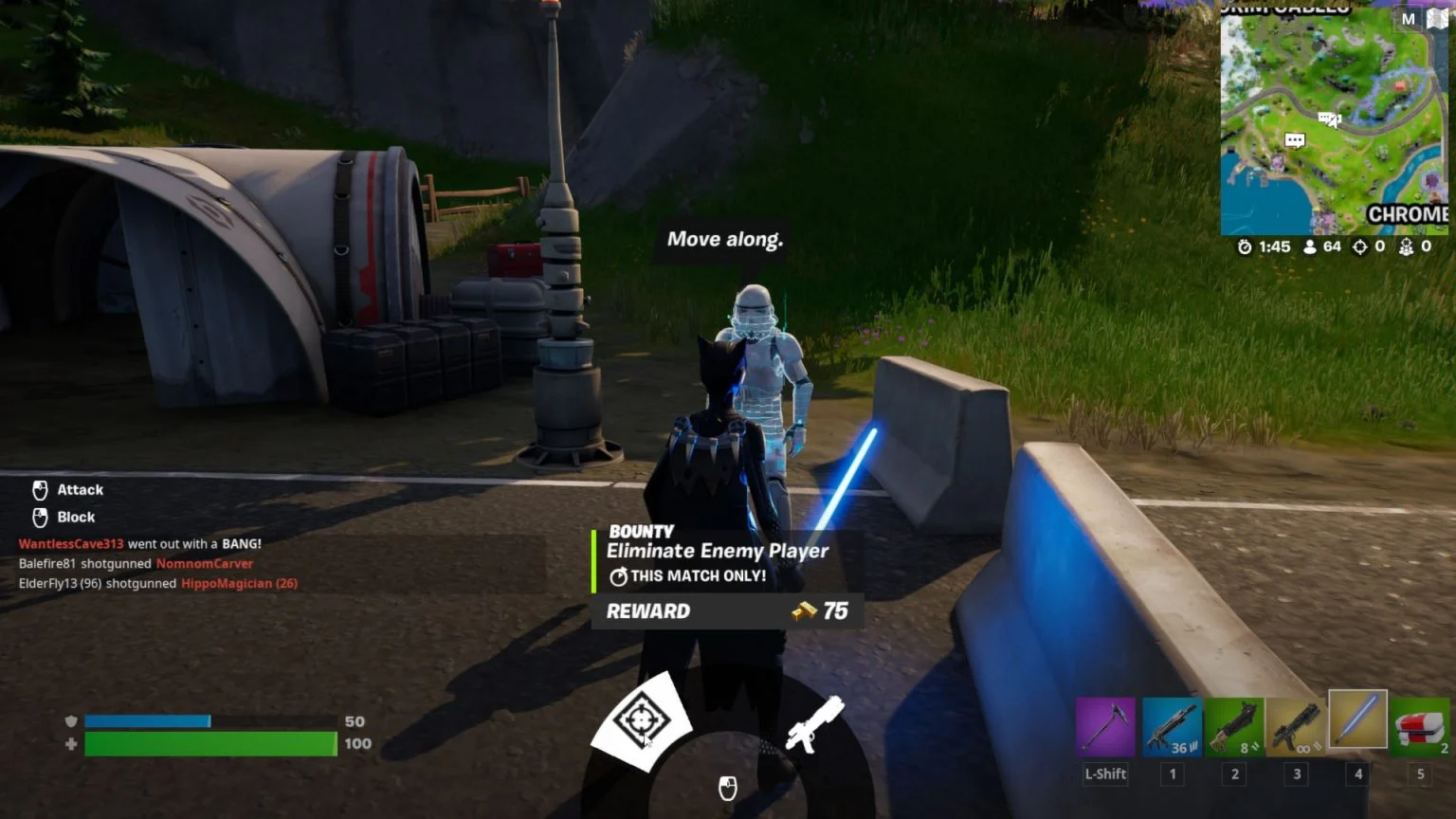
Task: Click the gold bars icon next to the reward
Action: click(x=801, y=610)
